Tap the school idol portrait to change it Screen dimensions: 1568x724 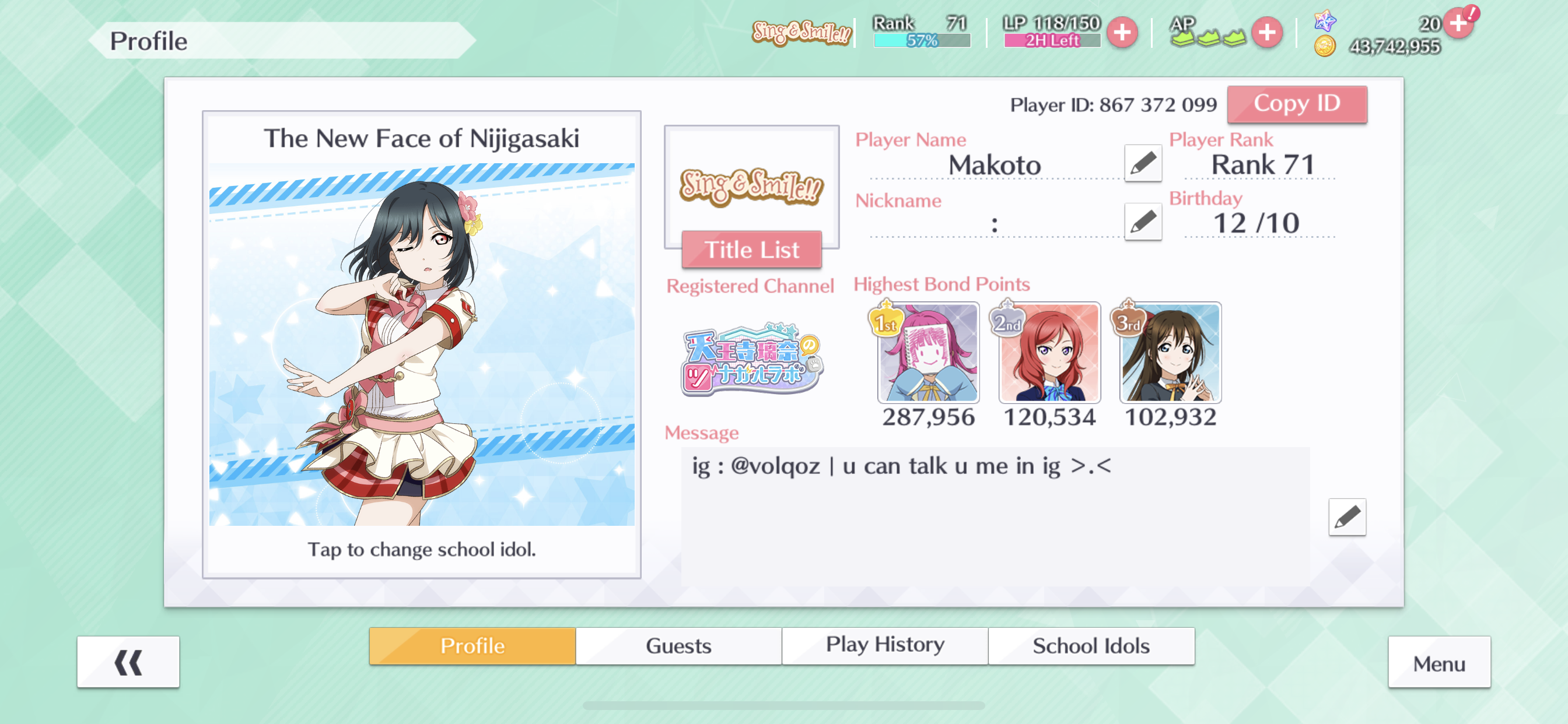pos(421,344)
